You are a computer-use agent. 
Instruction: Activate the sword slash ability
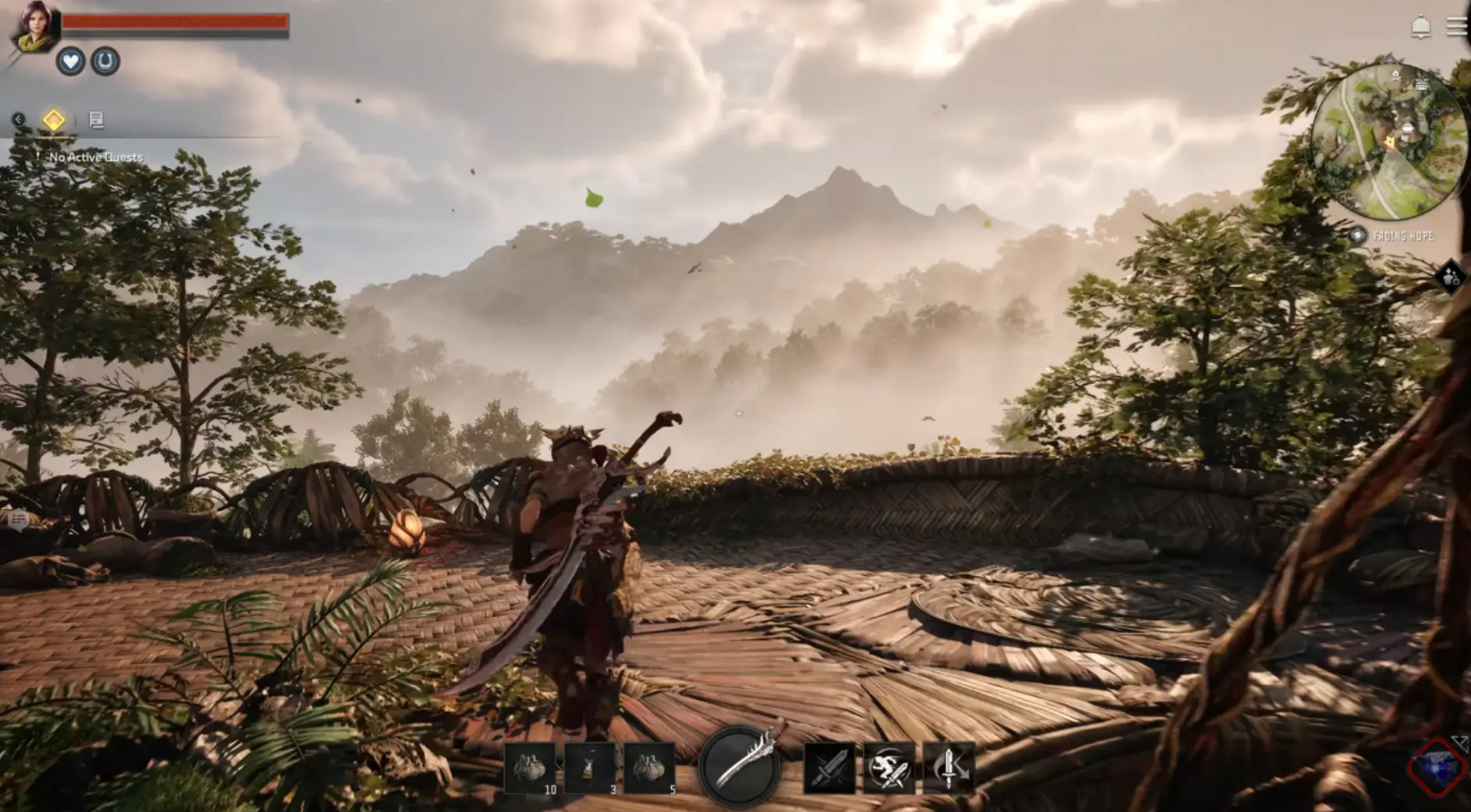click(x=830, y=767)
